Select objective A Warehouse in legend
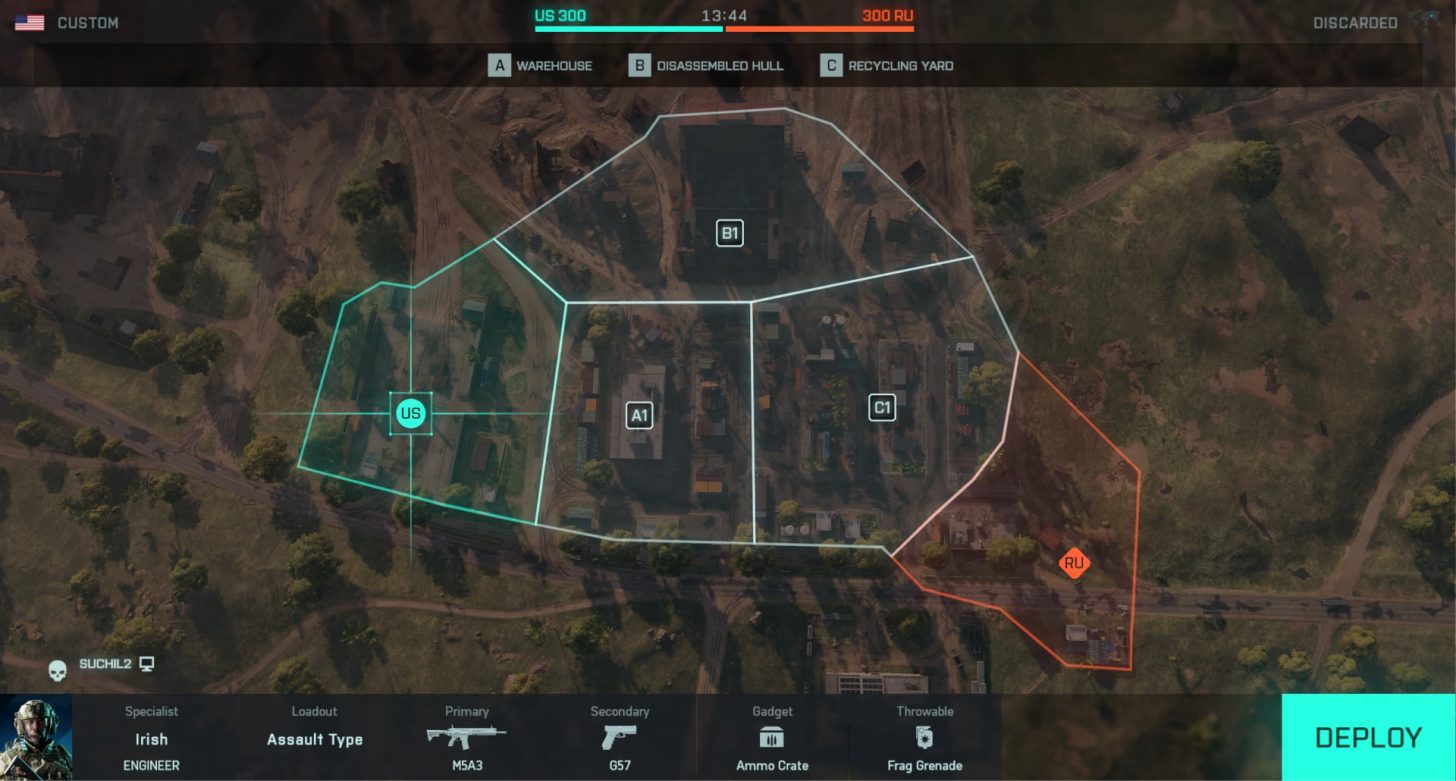 point(541,66)
